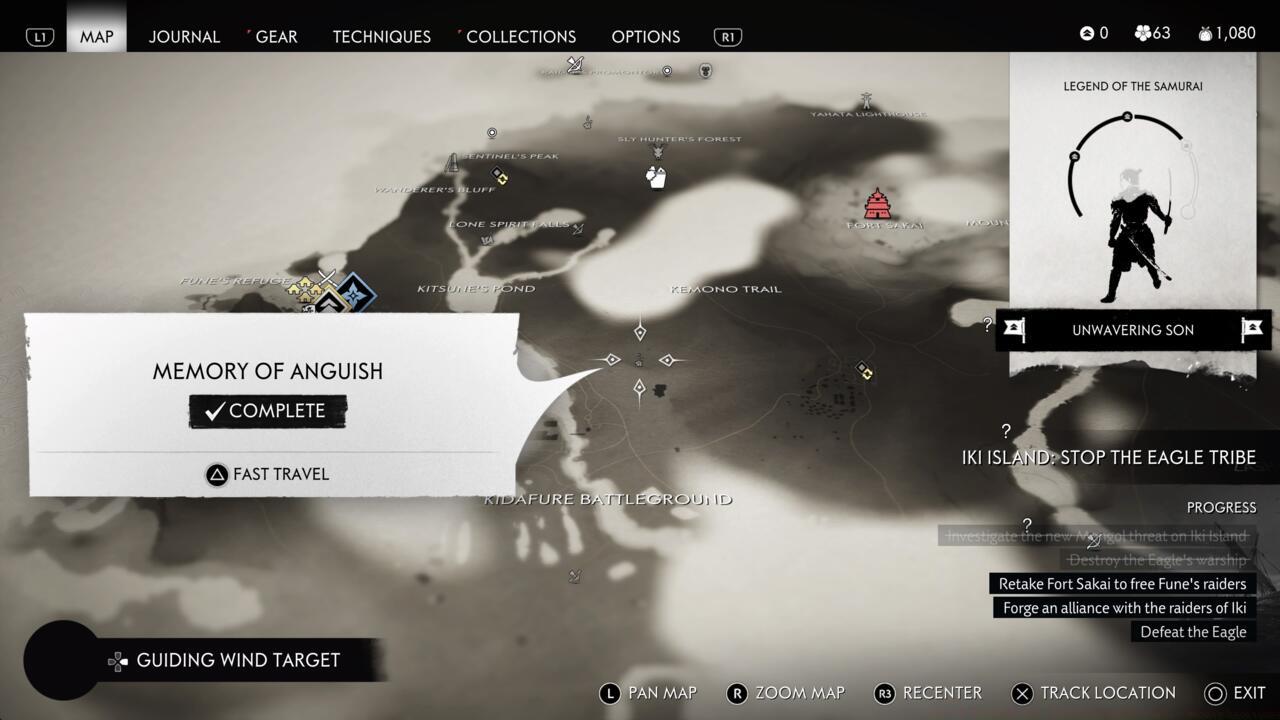Select the Iki Island: Stop the Eagle Tribe quest

[x=1108, y=458]
